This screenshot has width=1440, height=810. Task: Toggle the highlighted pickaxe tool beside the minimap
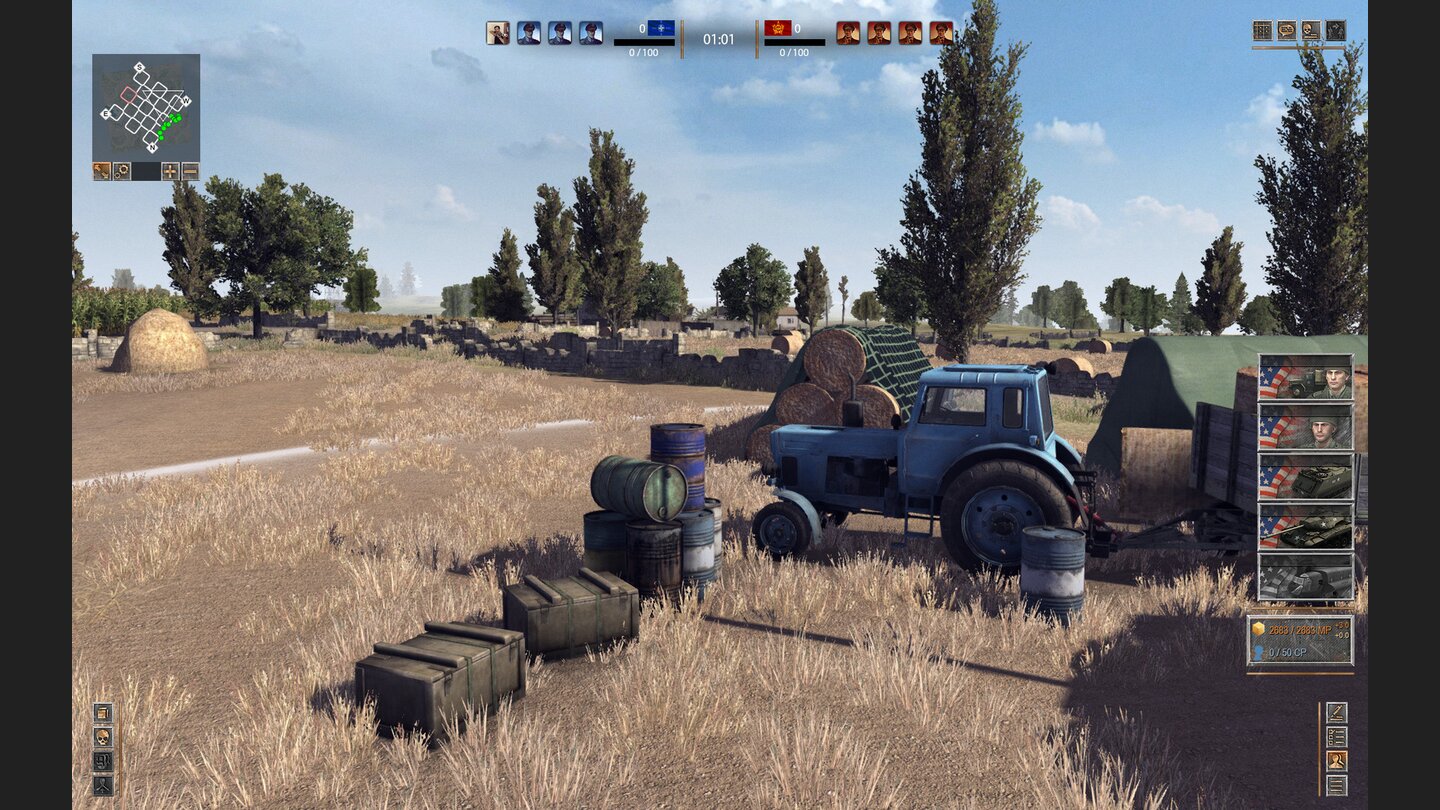coord(102,171)
